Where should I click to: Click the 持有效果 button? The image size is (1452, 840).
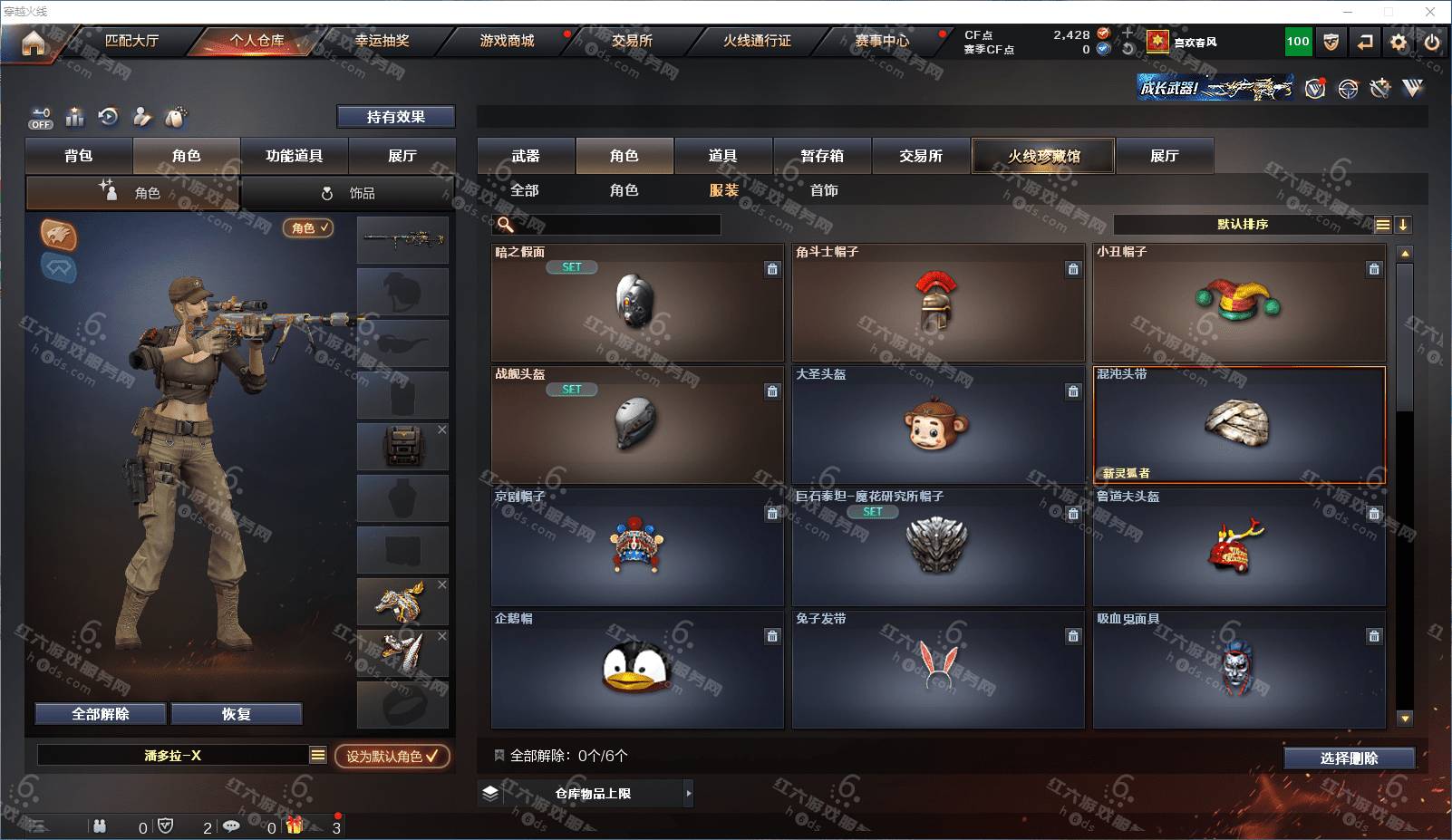pyautogui.click(x=395, y=117)
